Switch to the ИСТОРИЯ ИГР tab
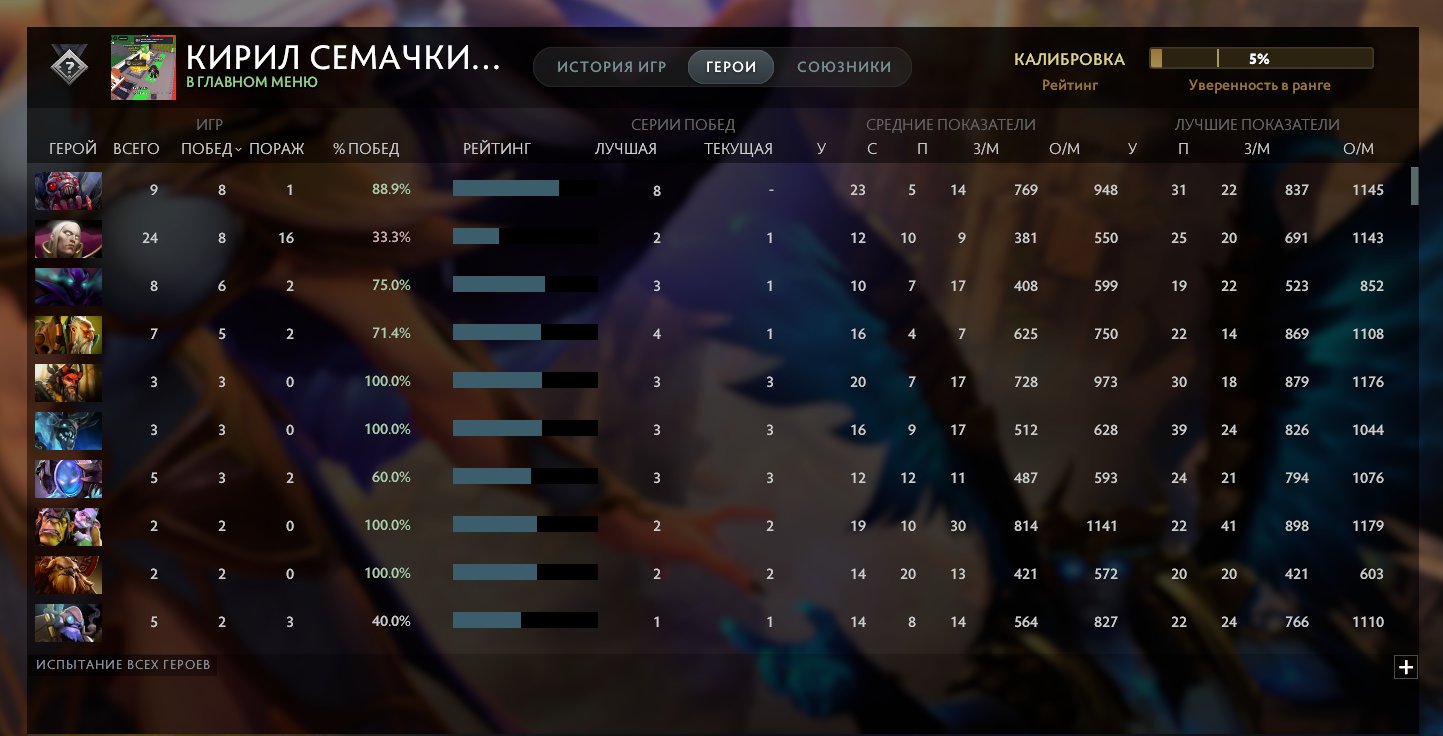 click(x=610, y=67)
